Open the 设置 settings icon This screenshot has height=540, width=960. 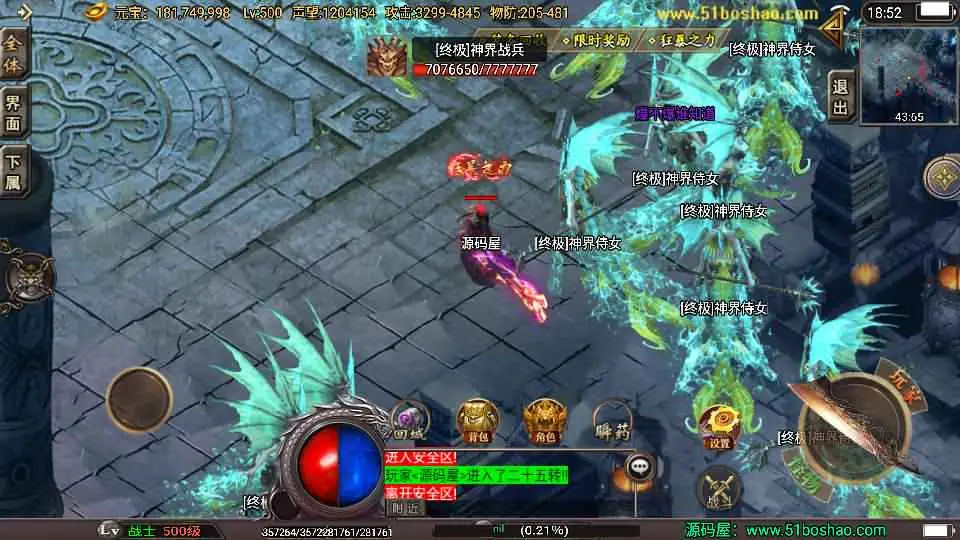718,427
